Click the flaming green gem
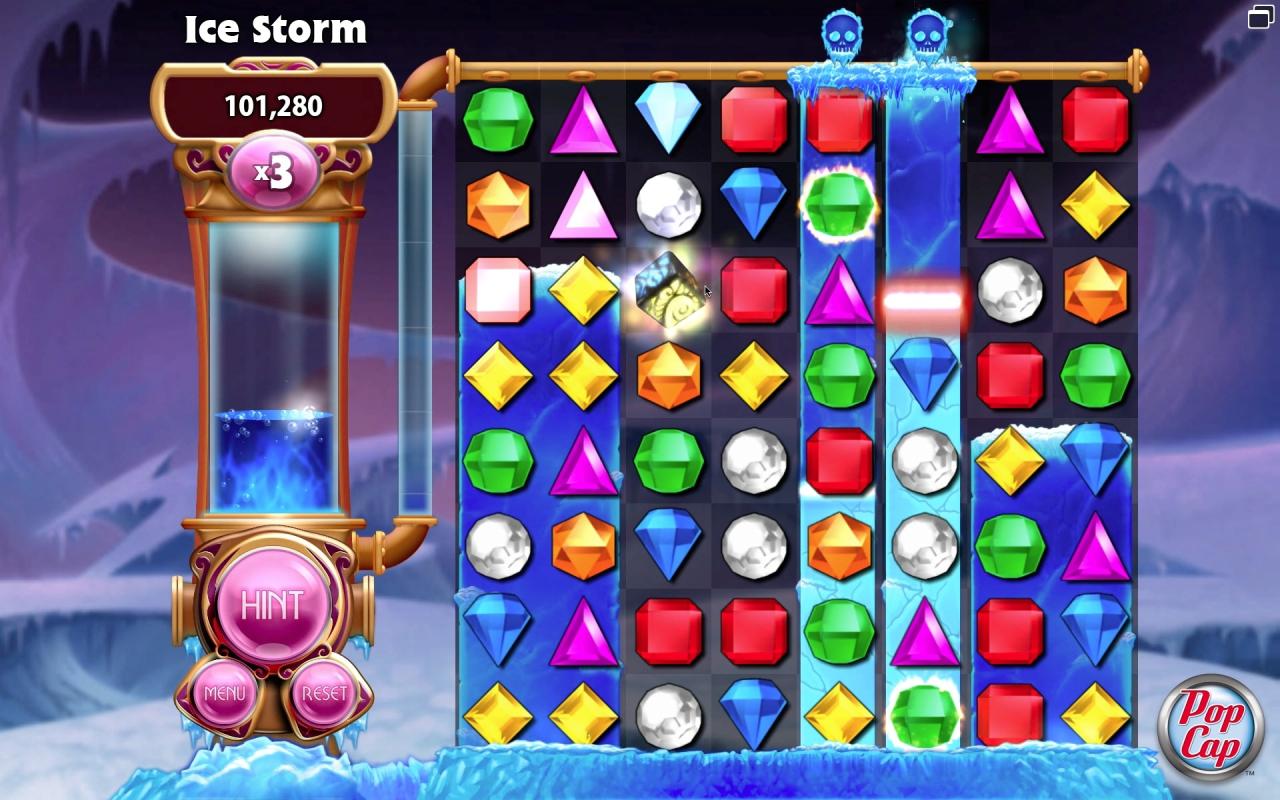 click(840, 203)
